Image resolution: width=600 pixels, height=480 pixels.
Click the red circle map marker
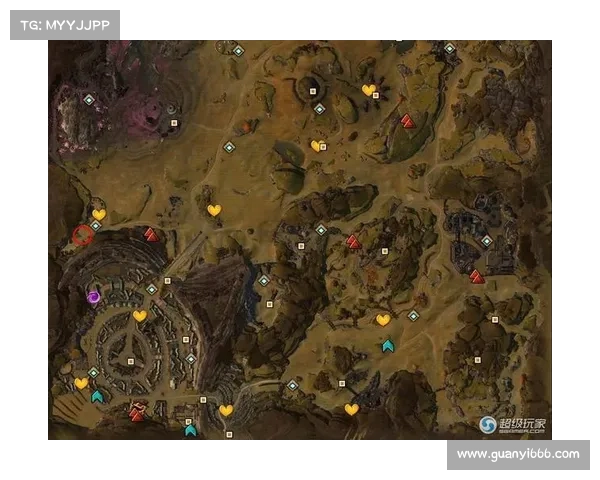coord(82,236)
